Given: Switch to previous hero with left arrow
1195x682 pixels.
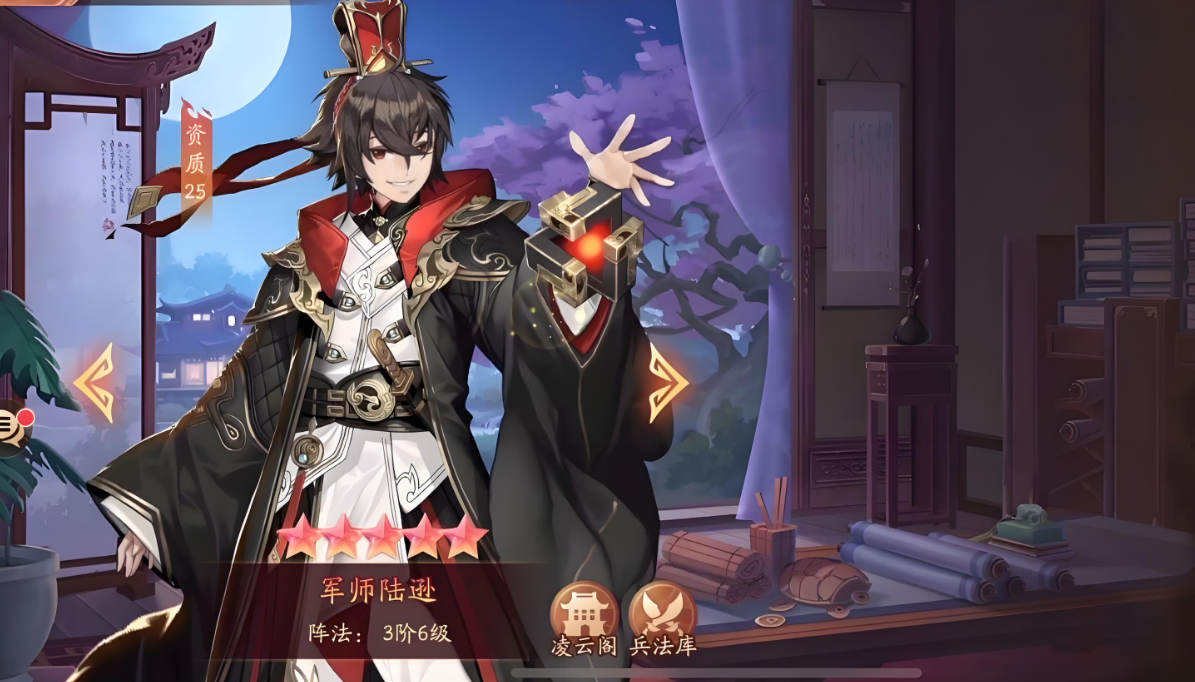Looking at the screenshot, I should pos(96,382).
